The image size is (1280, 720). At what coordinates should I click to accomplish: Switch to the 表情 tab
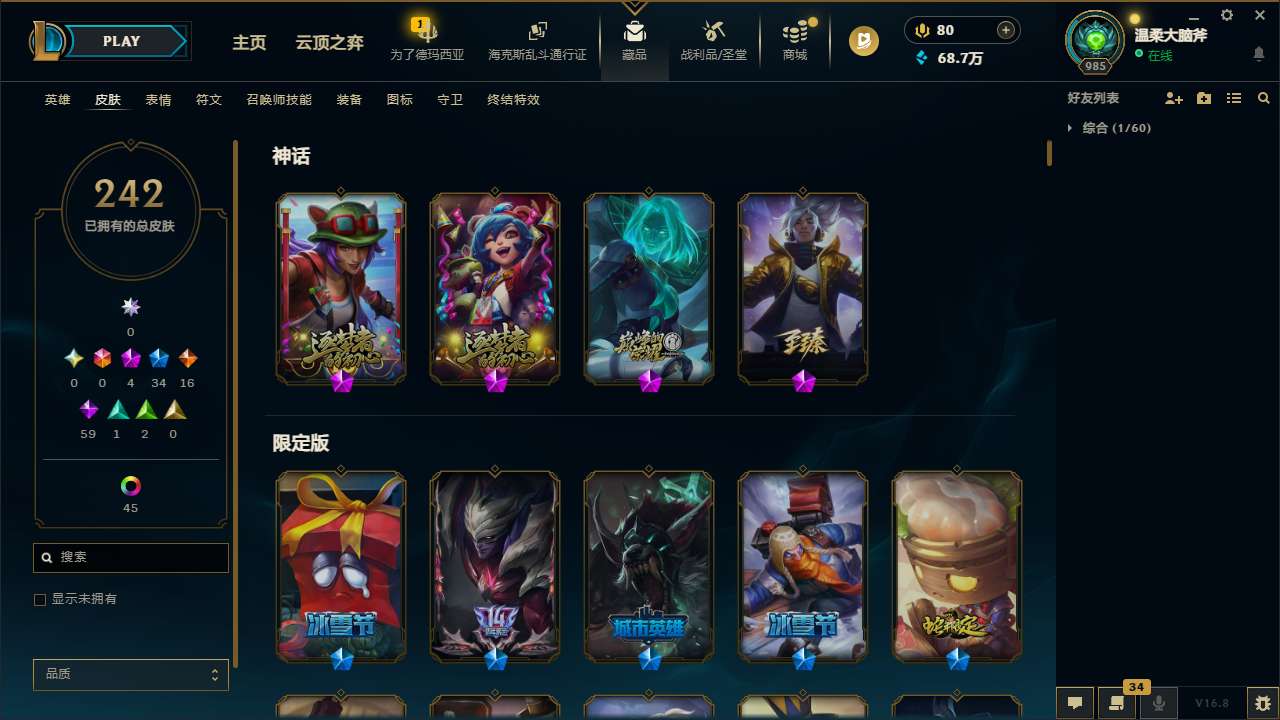[157, 100]
